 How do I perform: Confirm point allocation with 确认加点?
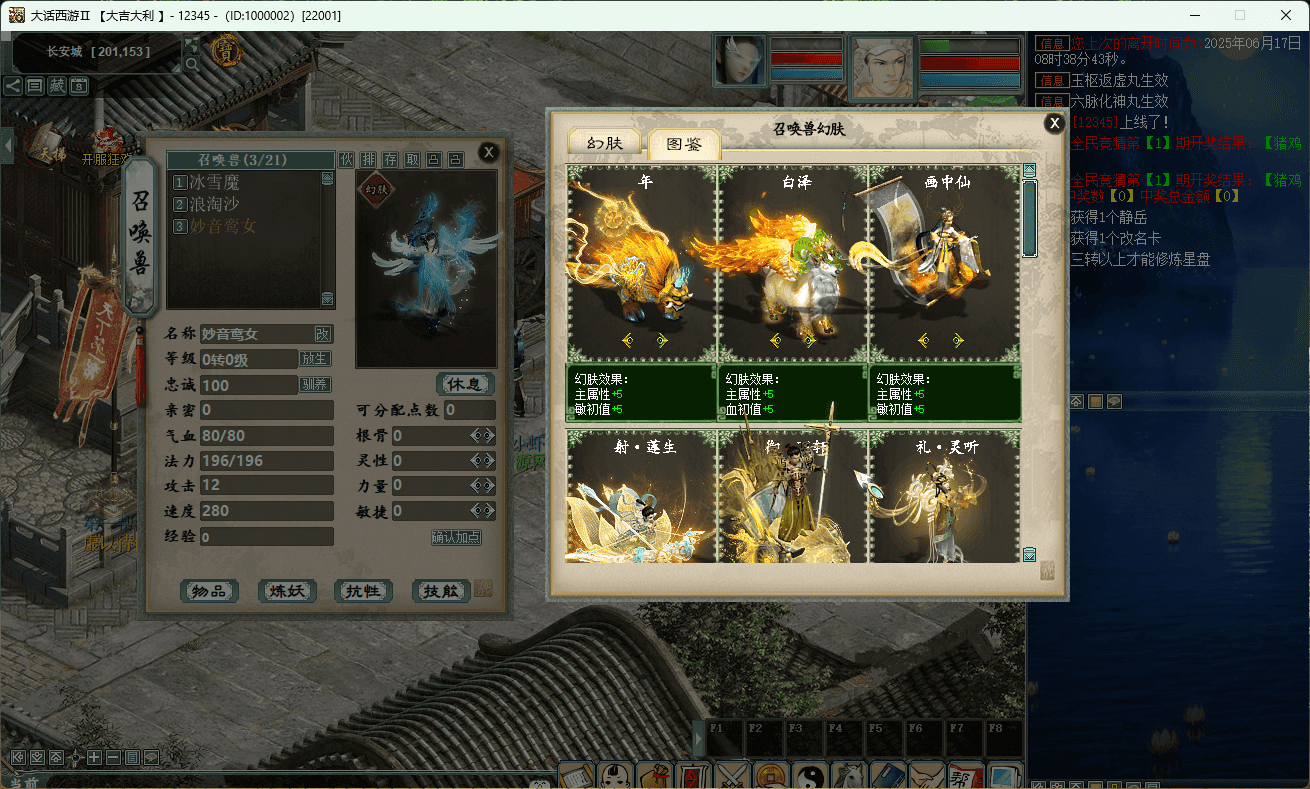click(x=456, y=537)
